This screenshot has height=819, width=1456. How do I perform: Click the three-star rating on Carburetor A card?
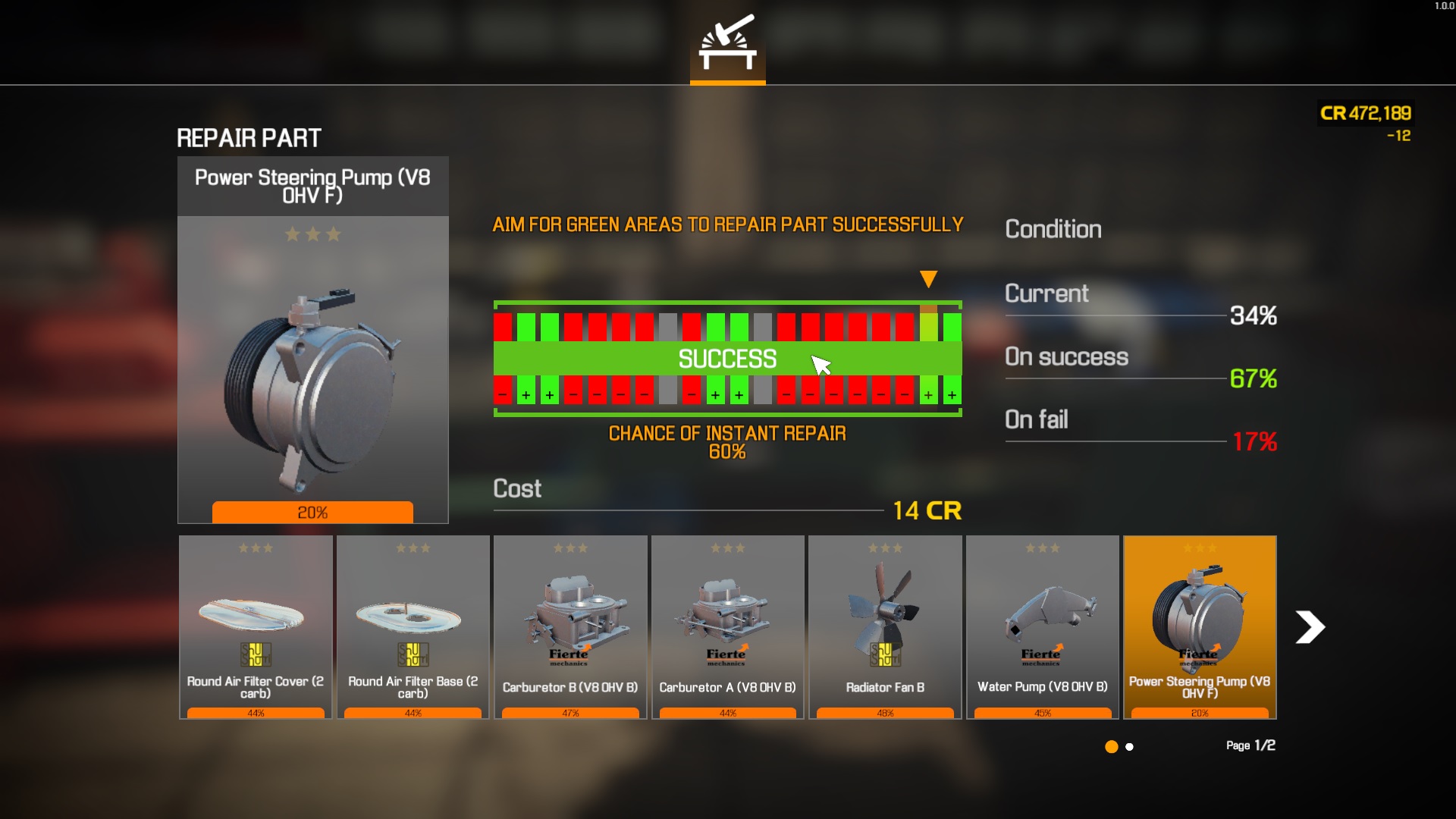(x=727, y=546)
